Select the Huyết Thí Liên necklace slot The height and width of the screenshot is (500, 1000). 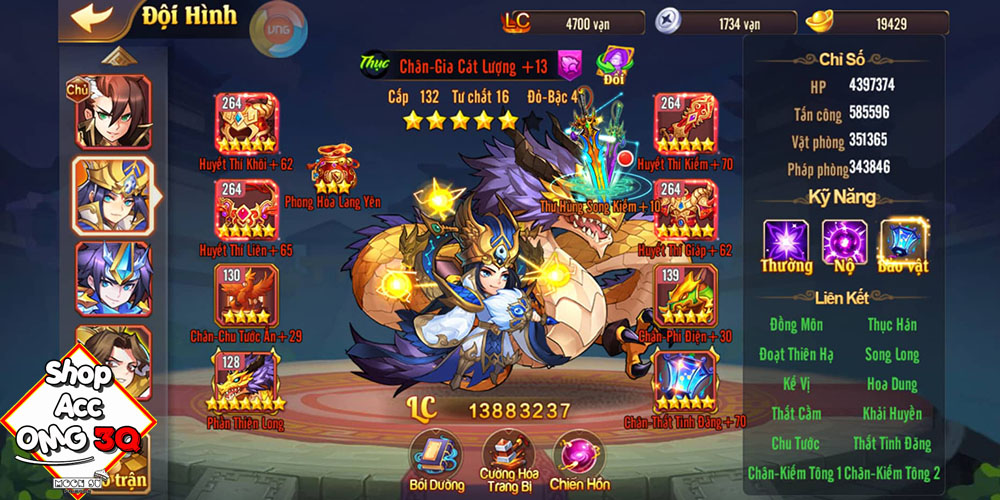click(x=246, y=208)
